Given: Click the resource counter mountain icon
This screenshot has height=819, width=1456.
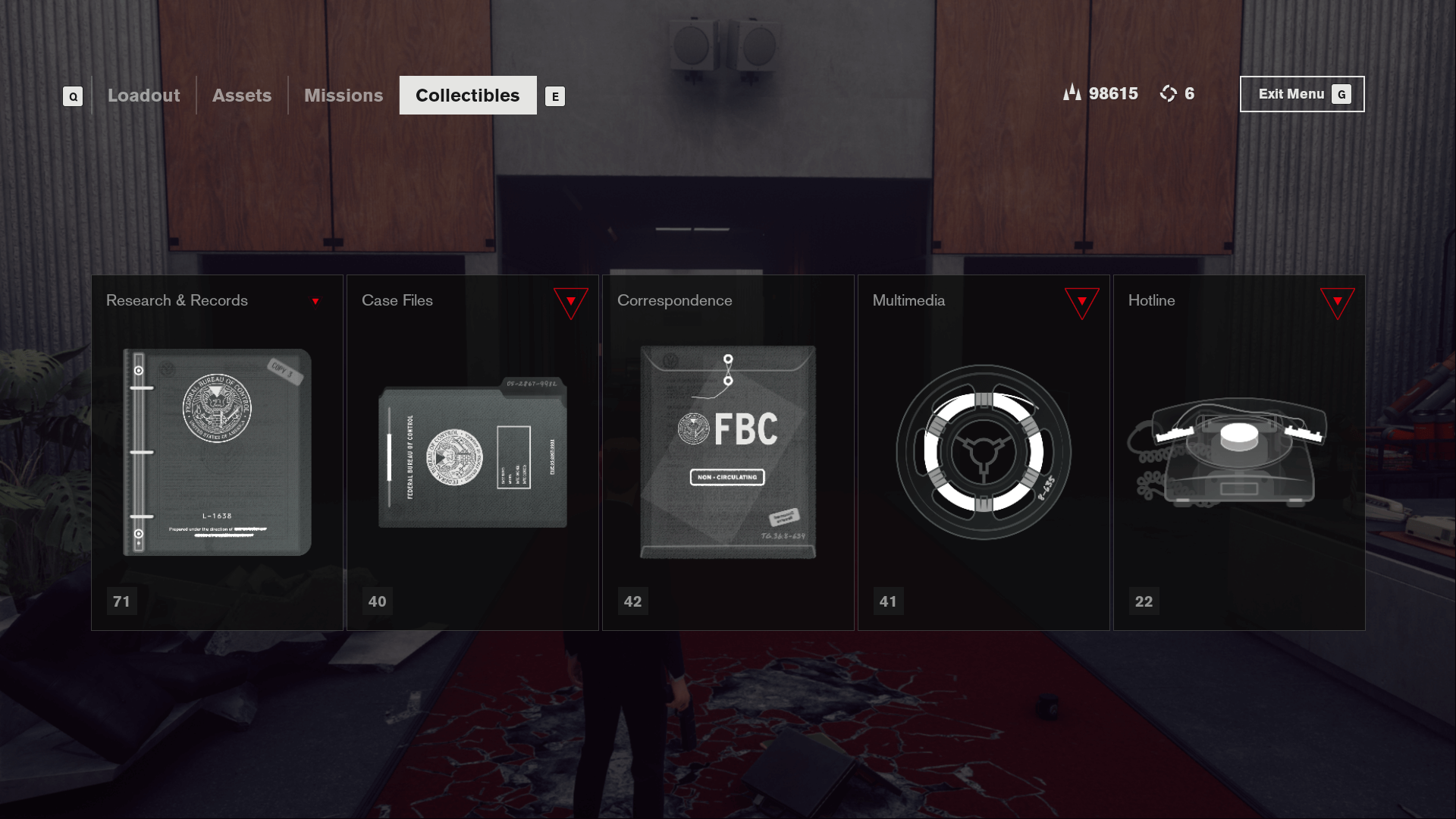Looking at the screenshot, I should click(1072, 93).
